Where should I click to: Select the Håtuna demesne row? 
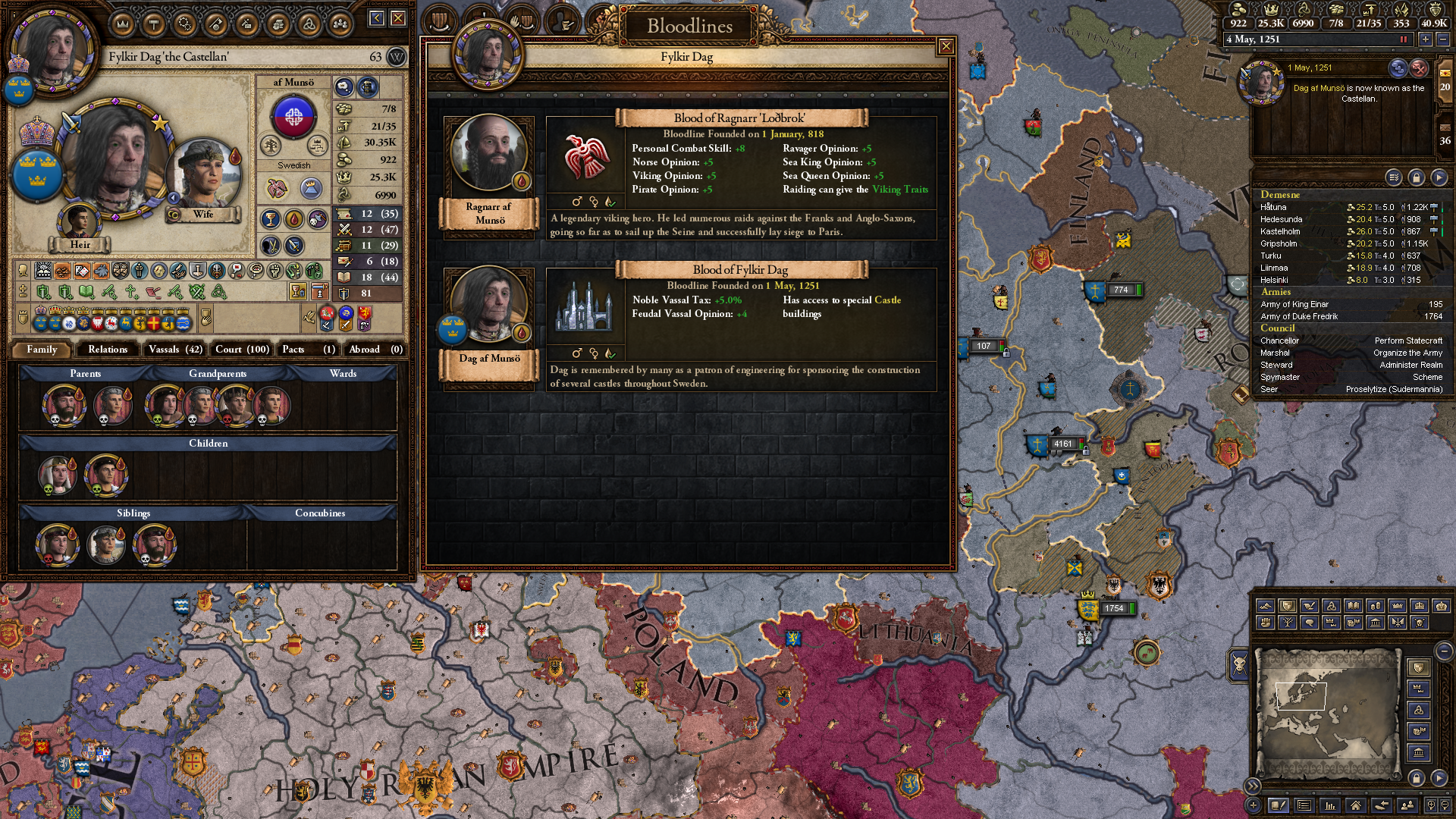(x=1350, y=207)
